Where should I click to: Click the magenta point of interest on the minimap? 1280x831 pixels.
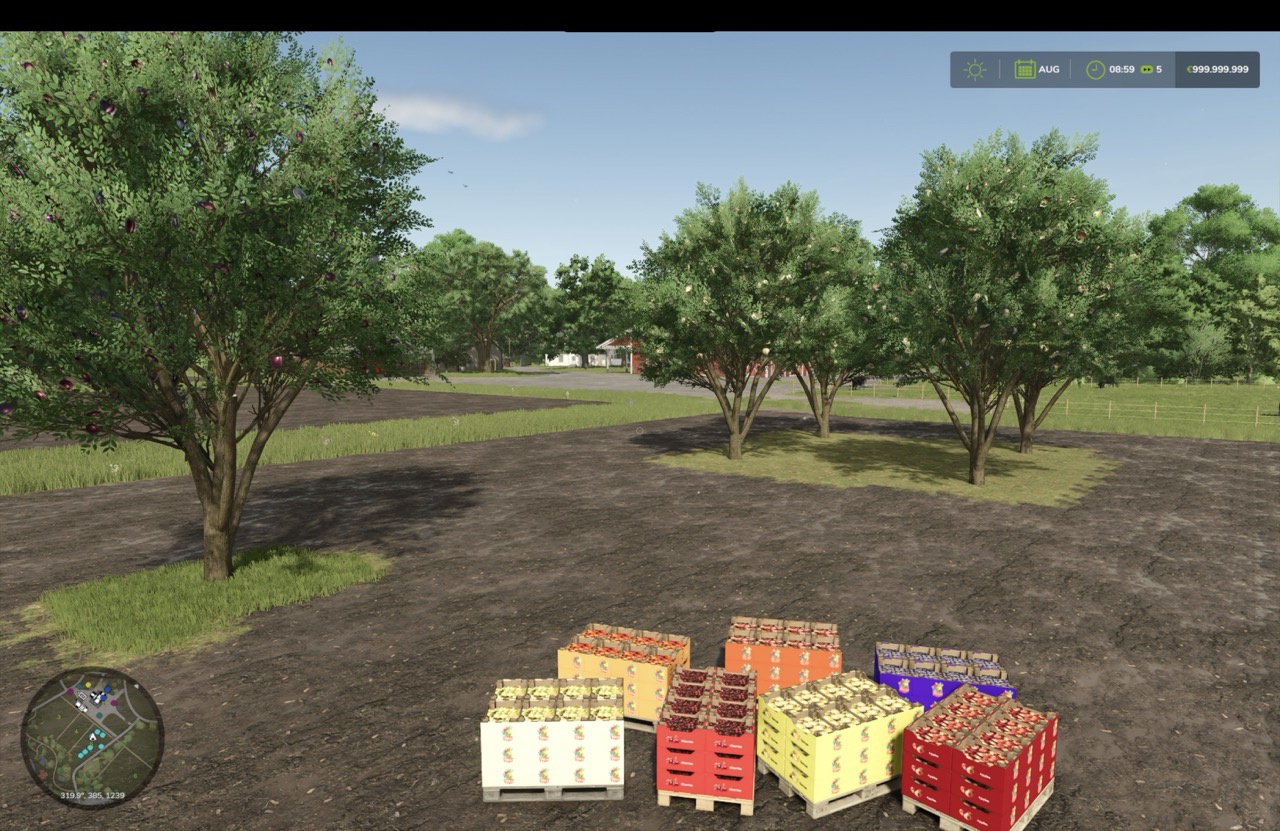[x=70, y=691]
